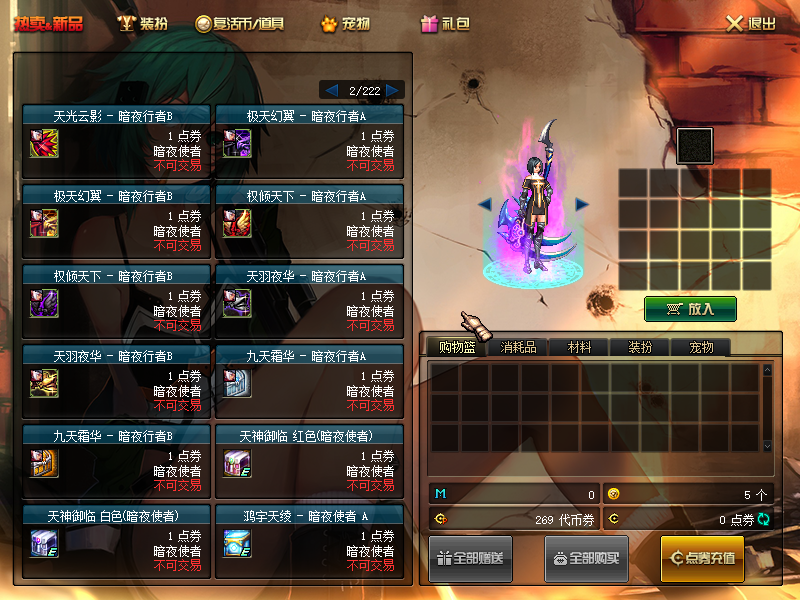The image size is (800, 600).
Task: Open the 装扮 category at the top
Action: coord(142,23)
